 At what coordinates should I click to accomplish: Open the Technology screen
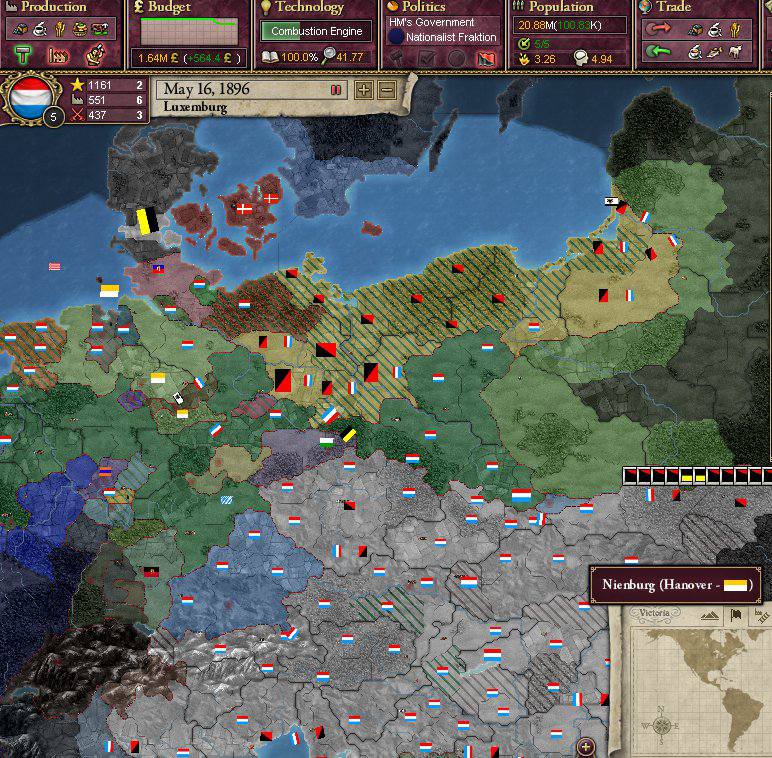[309, 7]
